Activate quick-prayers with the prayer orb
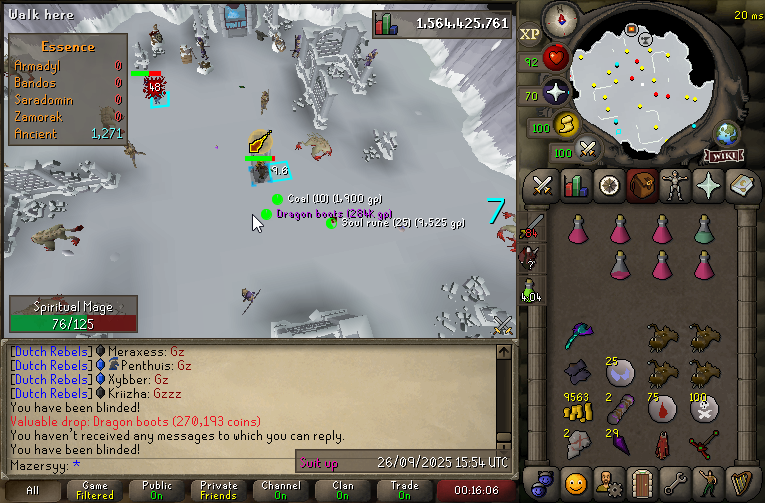The width and height of the screenshot is (765, 503). 557,93
